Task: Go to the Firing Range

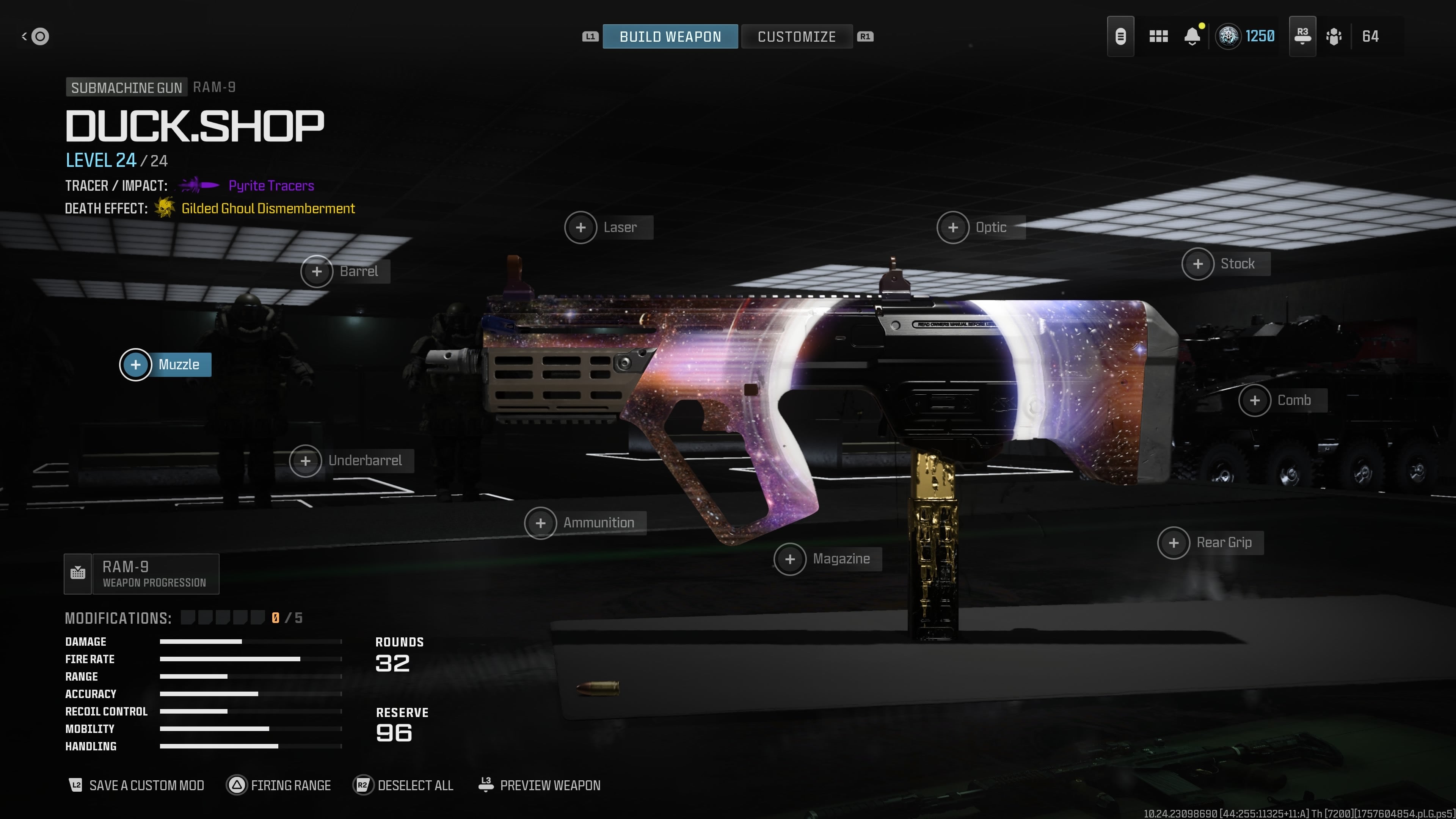Action: [x=279, y=785]
